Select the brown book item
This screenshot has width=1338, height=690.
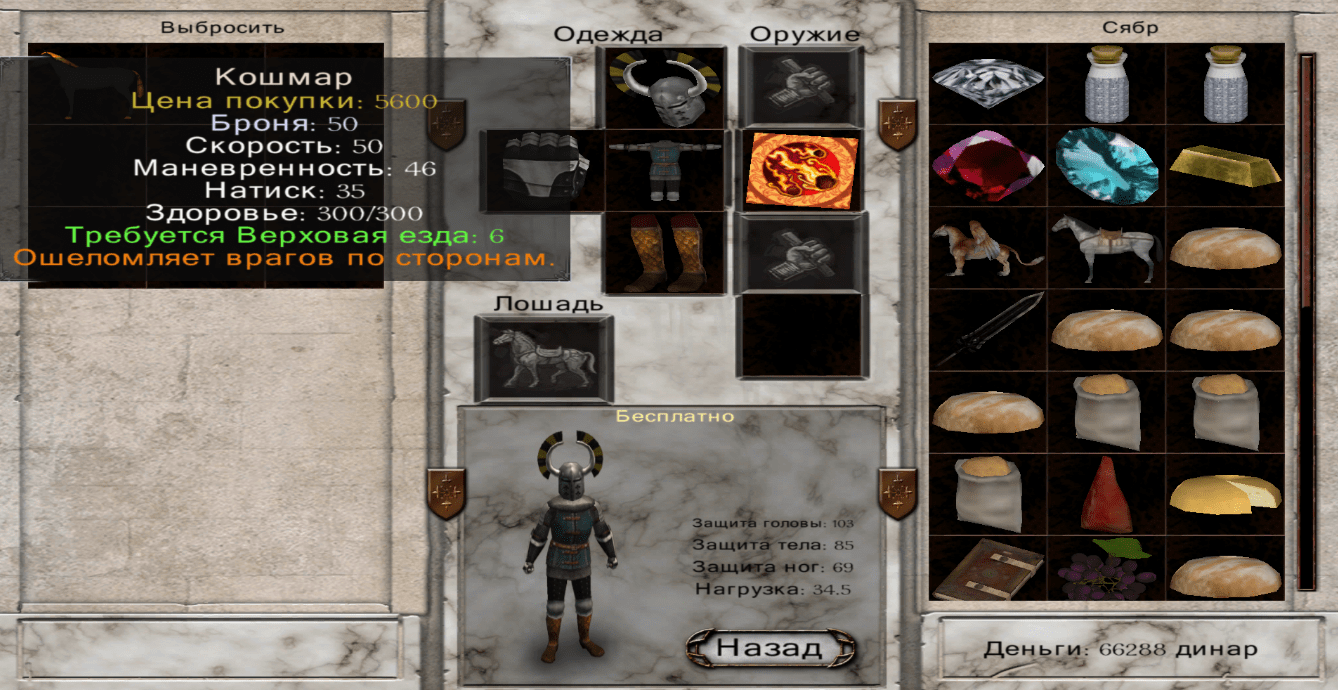click(988, 570)
